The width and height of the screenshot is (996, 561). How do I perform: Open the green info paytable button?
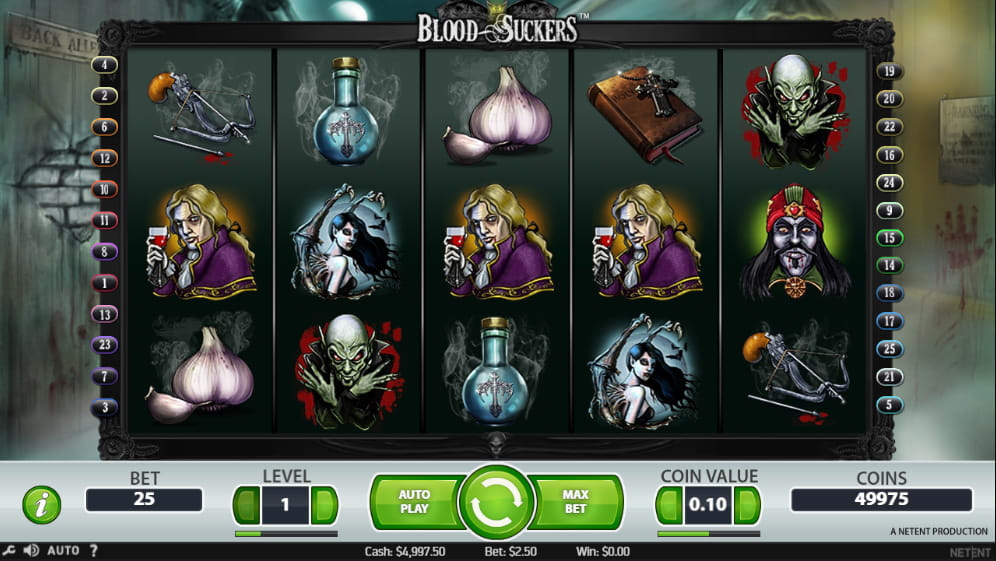click(x=41, y=505)
